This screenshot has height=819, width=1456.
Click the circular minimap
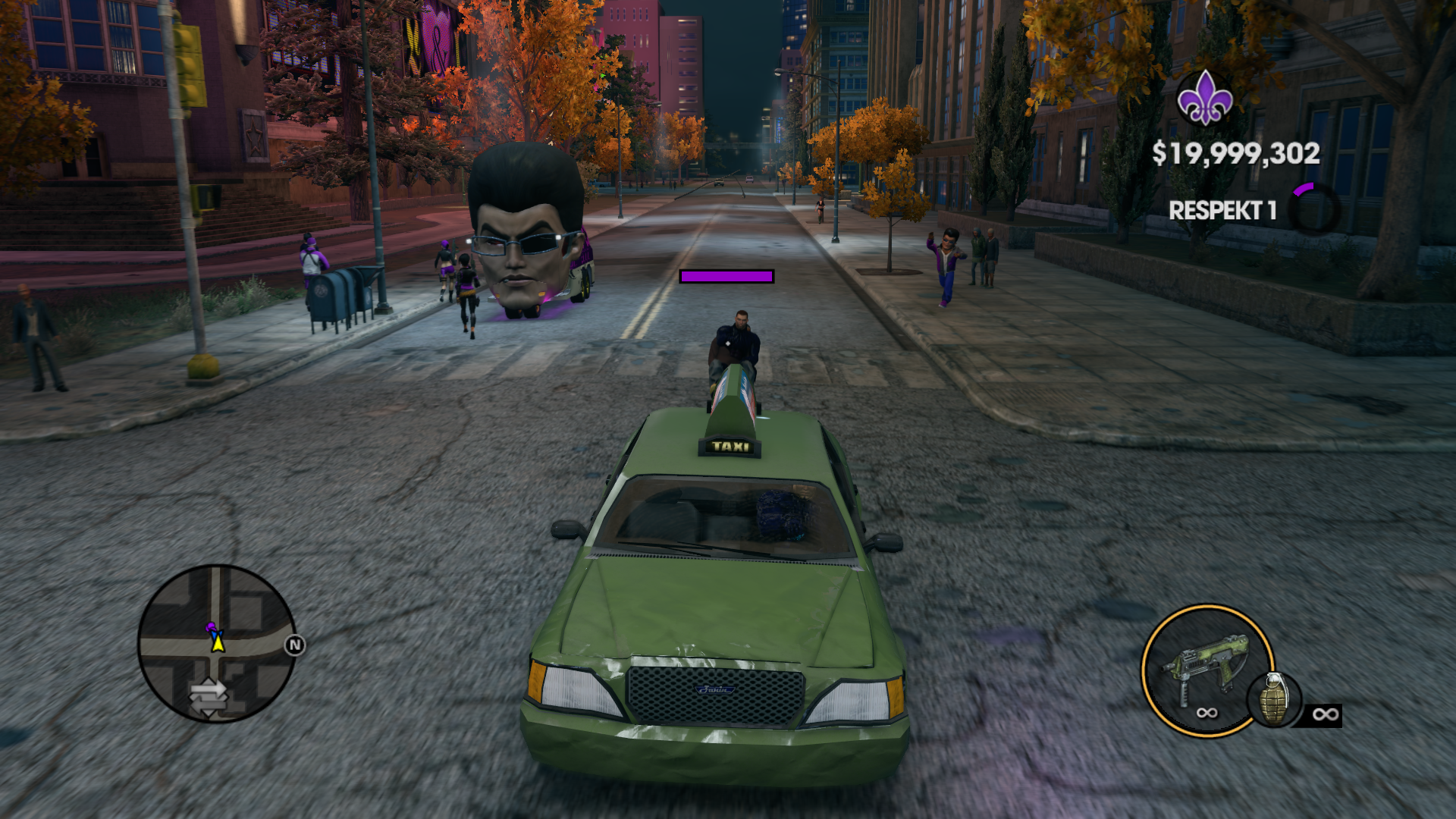click(216, 643)
